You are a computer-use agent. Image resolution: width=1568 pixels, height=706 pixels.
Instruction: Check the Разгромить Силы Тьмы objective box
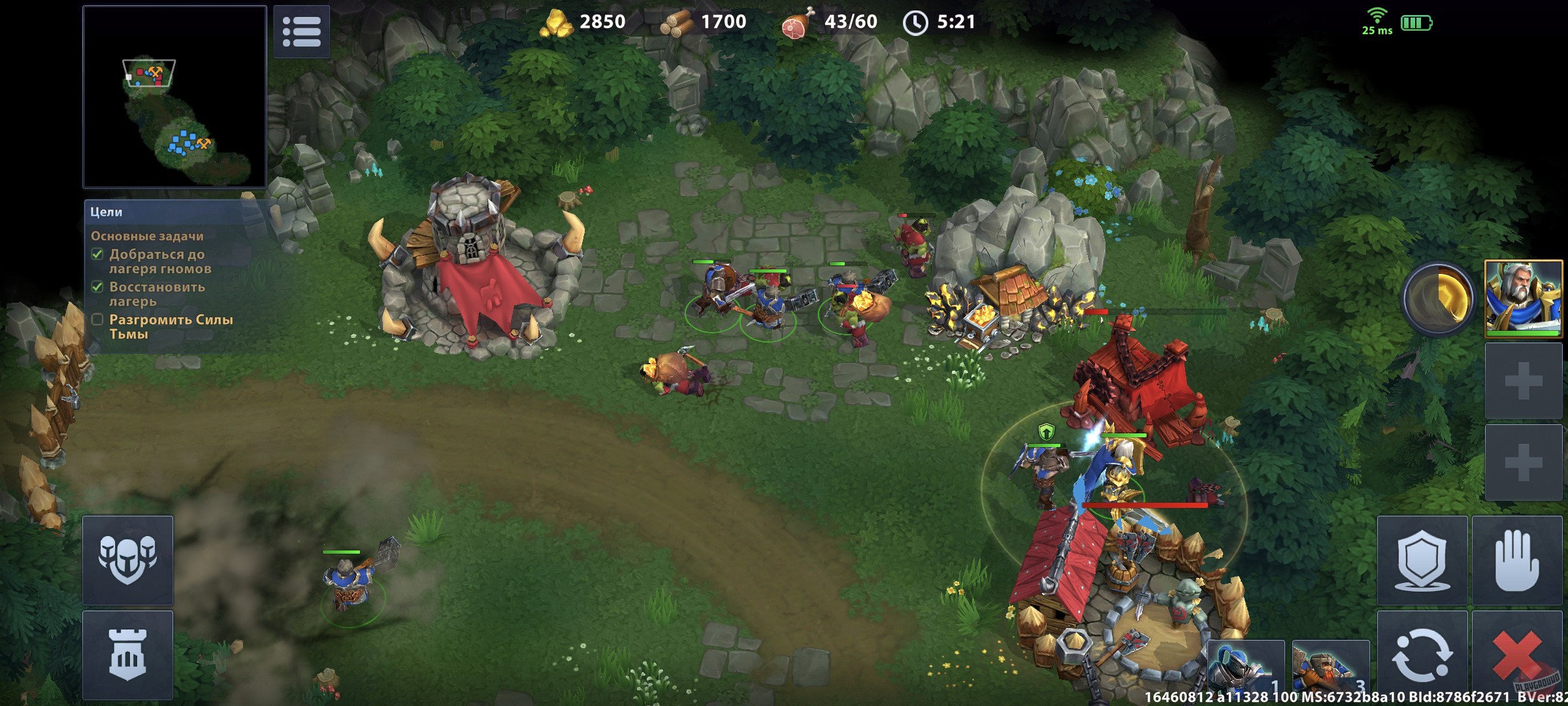click(x=97, y=320)
